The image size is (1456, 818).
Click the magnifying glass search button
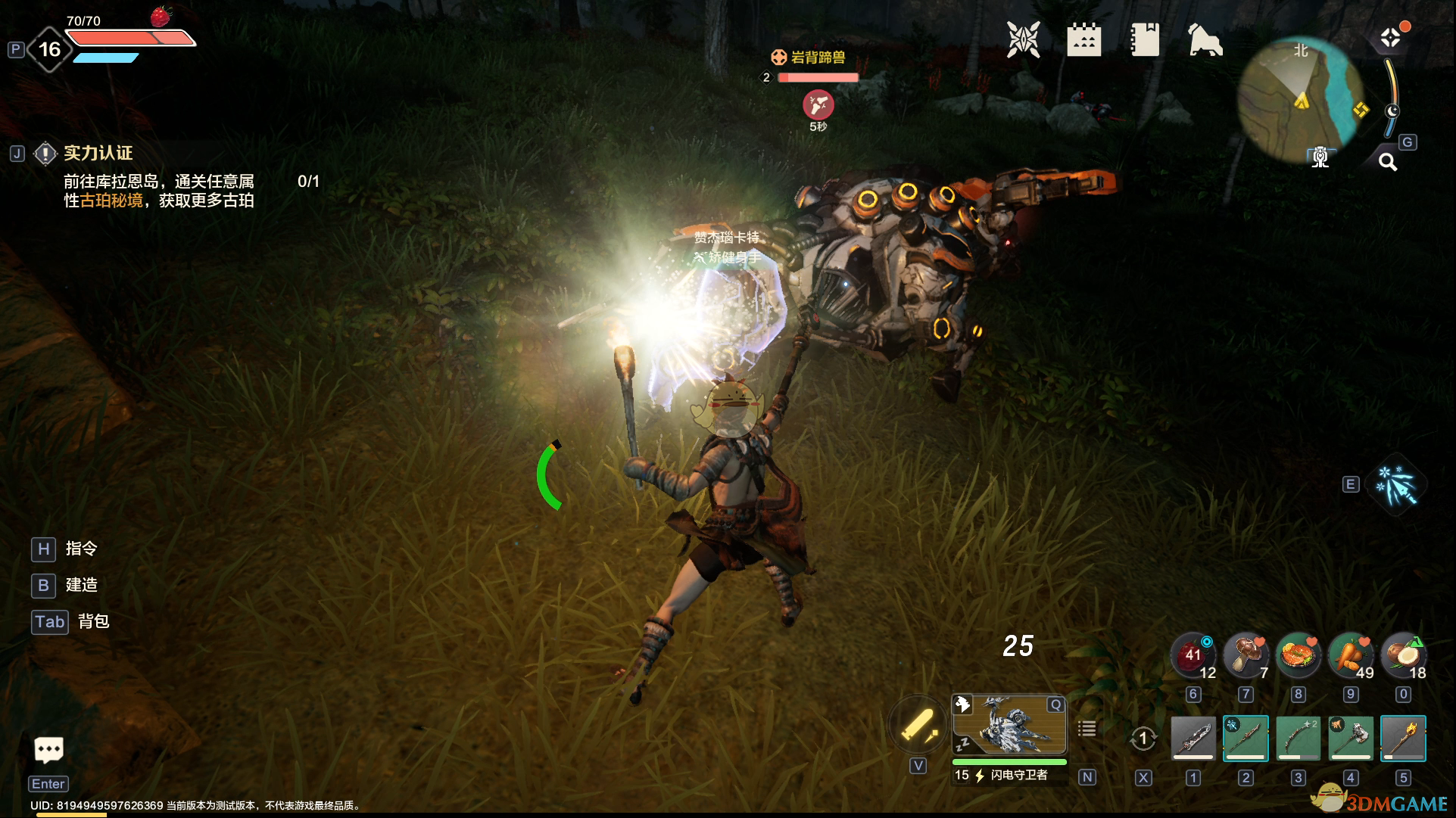1387,161
